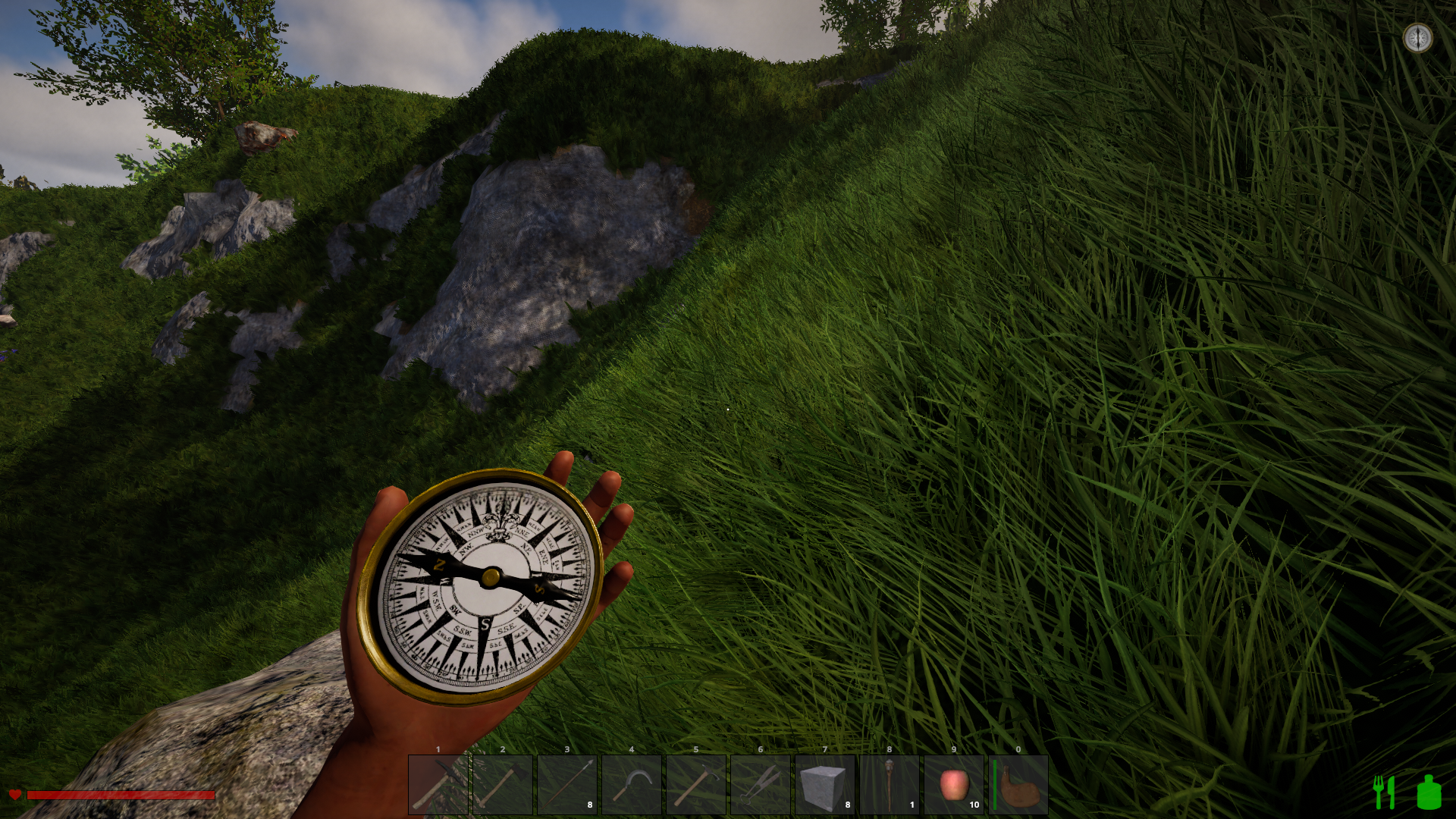Screen dimensions: 1456x819
Task: Select the leather waterskin slot
Action: click(x=1018, y=785)
